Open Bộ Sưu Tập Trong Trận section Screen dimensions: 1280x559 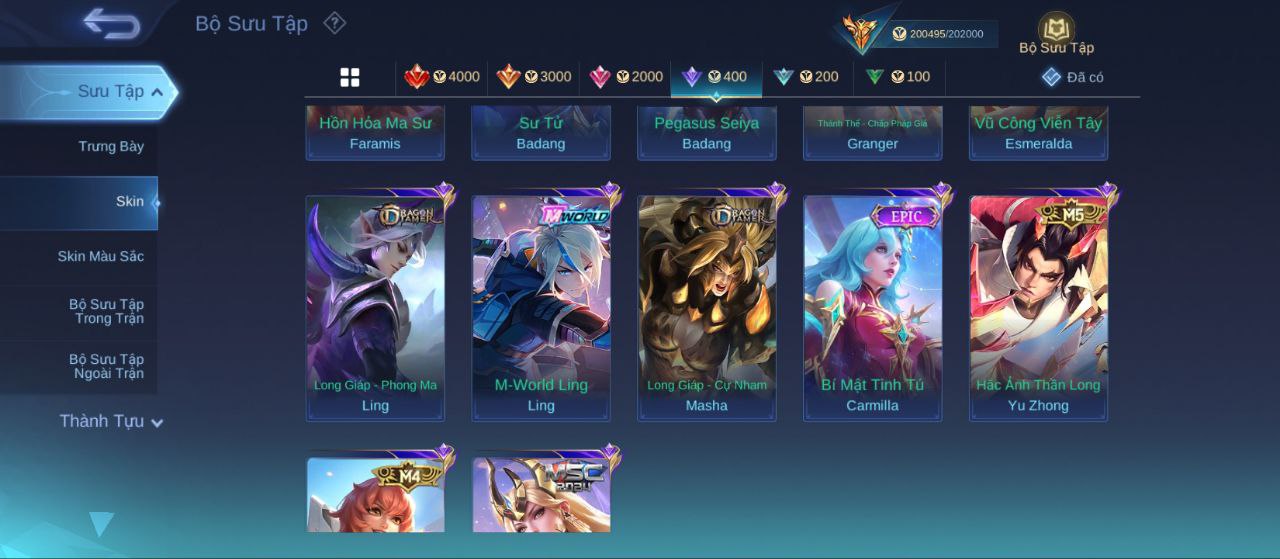coord(106,311)
